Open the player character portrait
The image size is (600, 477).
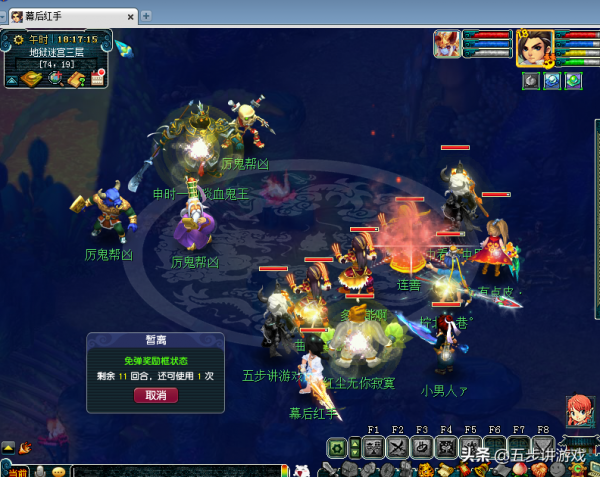coord(534,47)
